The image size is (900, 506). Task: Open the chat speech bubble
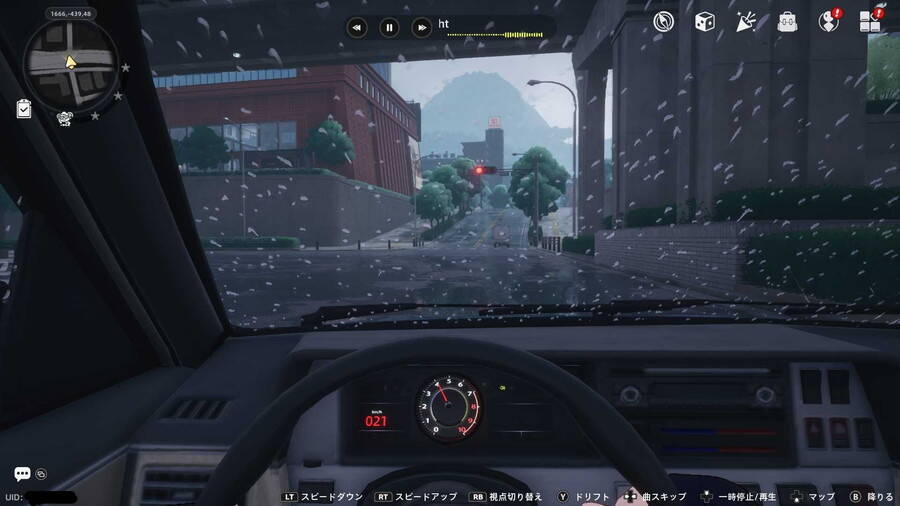coord(22,474)
